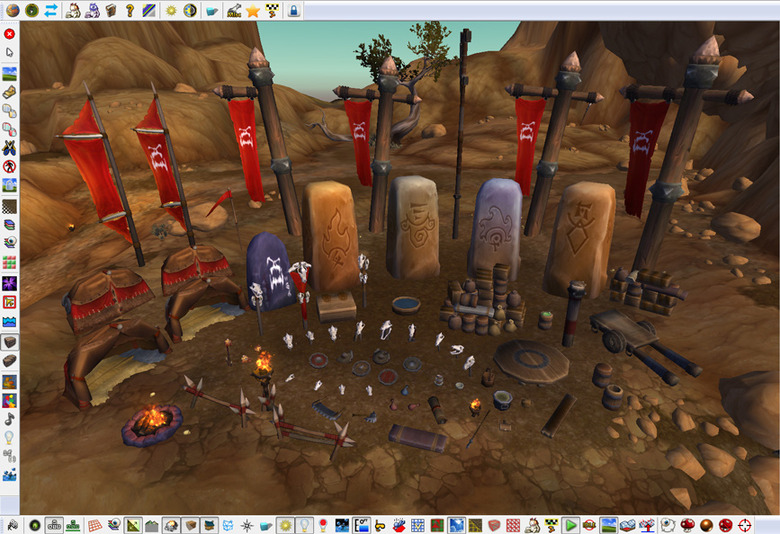Click the checkered flag icon in top toolbar
The height and width of the screenshot is (534, 780).
(272, 11)
